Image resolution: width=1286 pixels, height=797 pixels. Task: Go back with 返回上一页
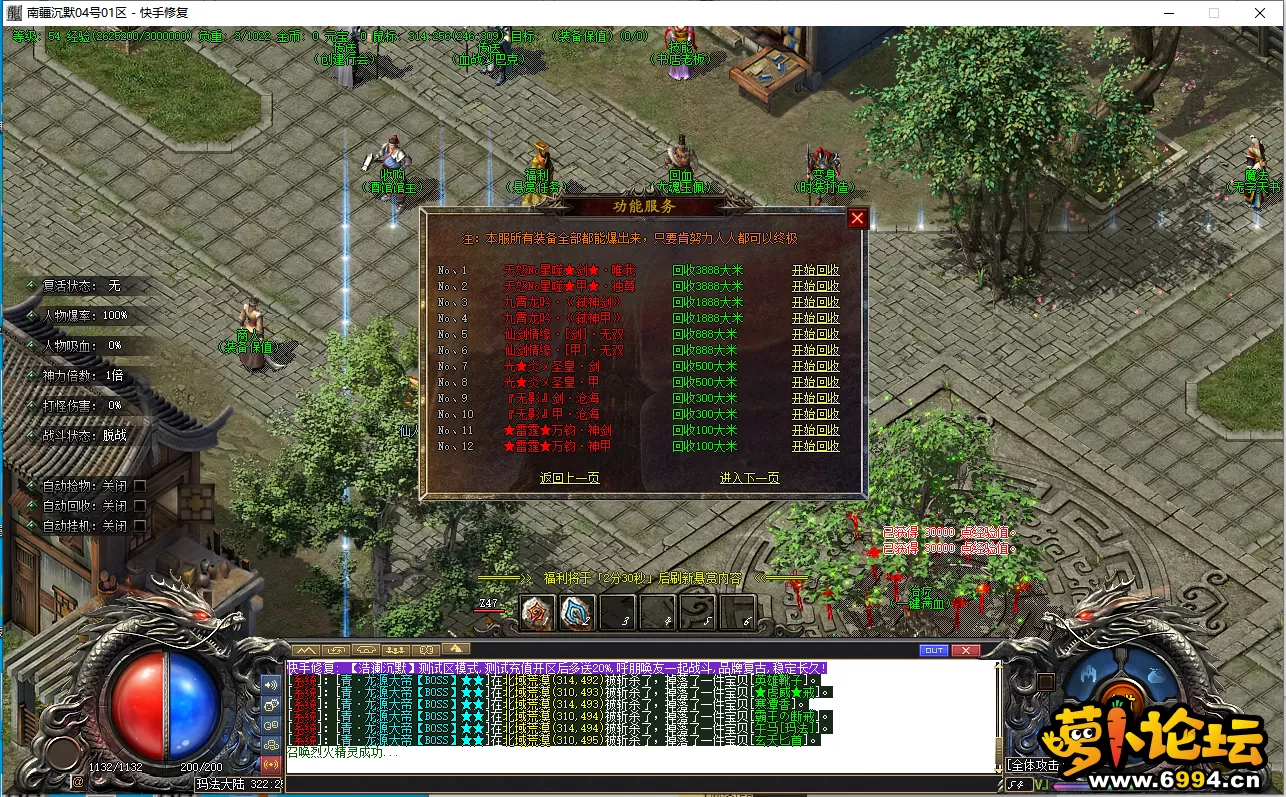click(569, 478)
